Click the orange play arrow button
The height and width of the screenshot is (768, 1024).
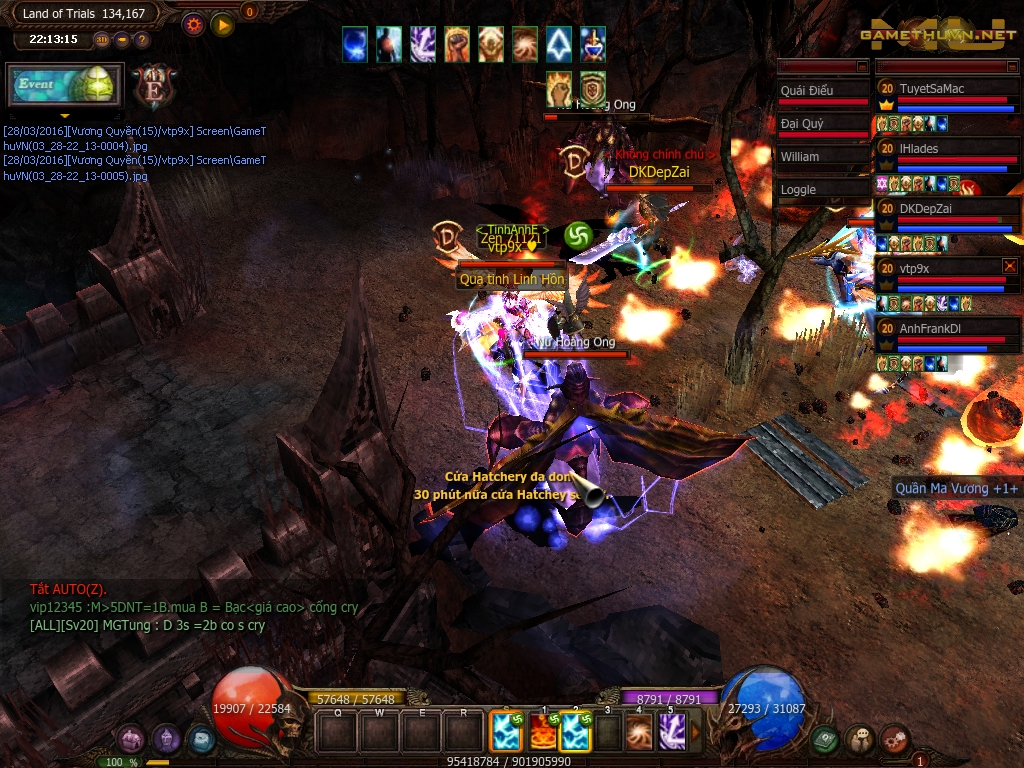[222, 24]
